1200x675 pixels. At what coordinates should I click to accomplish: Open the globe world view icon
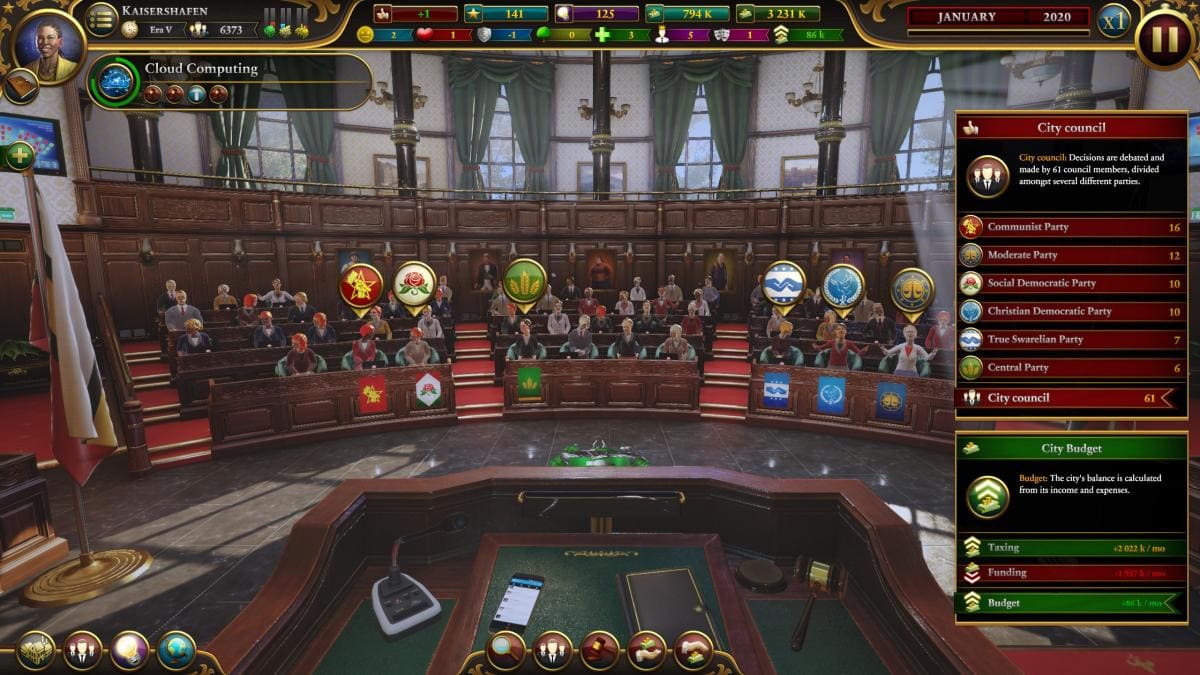pos(176,650)
